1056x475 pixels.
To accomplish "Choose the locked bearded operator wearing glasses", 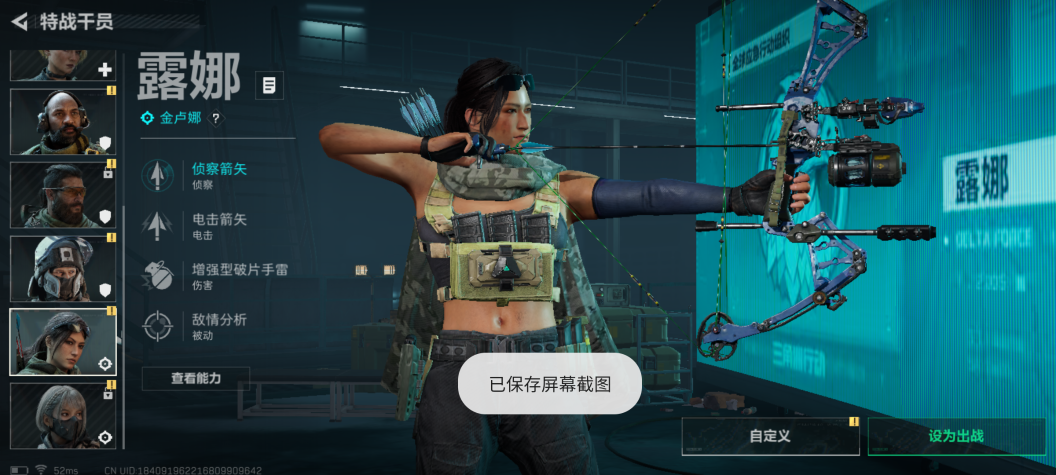I will click(x=62, y=195).
